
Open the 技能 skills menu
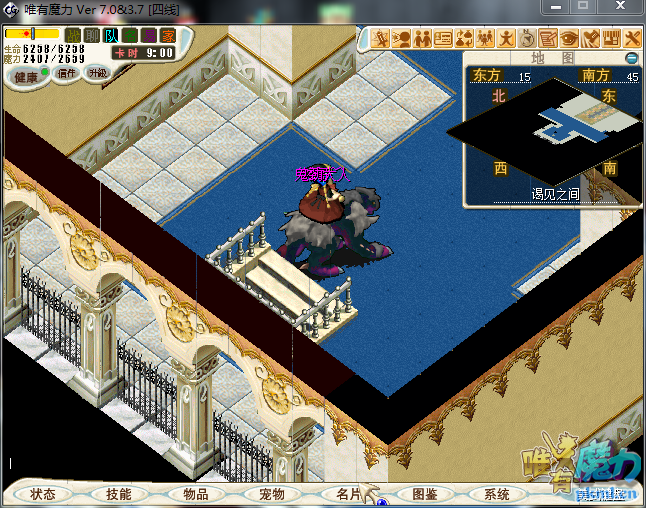[x=119, y=494]
